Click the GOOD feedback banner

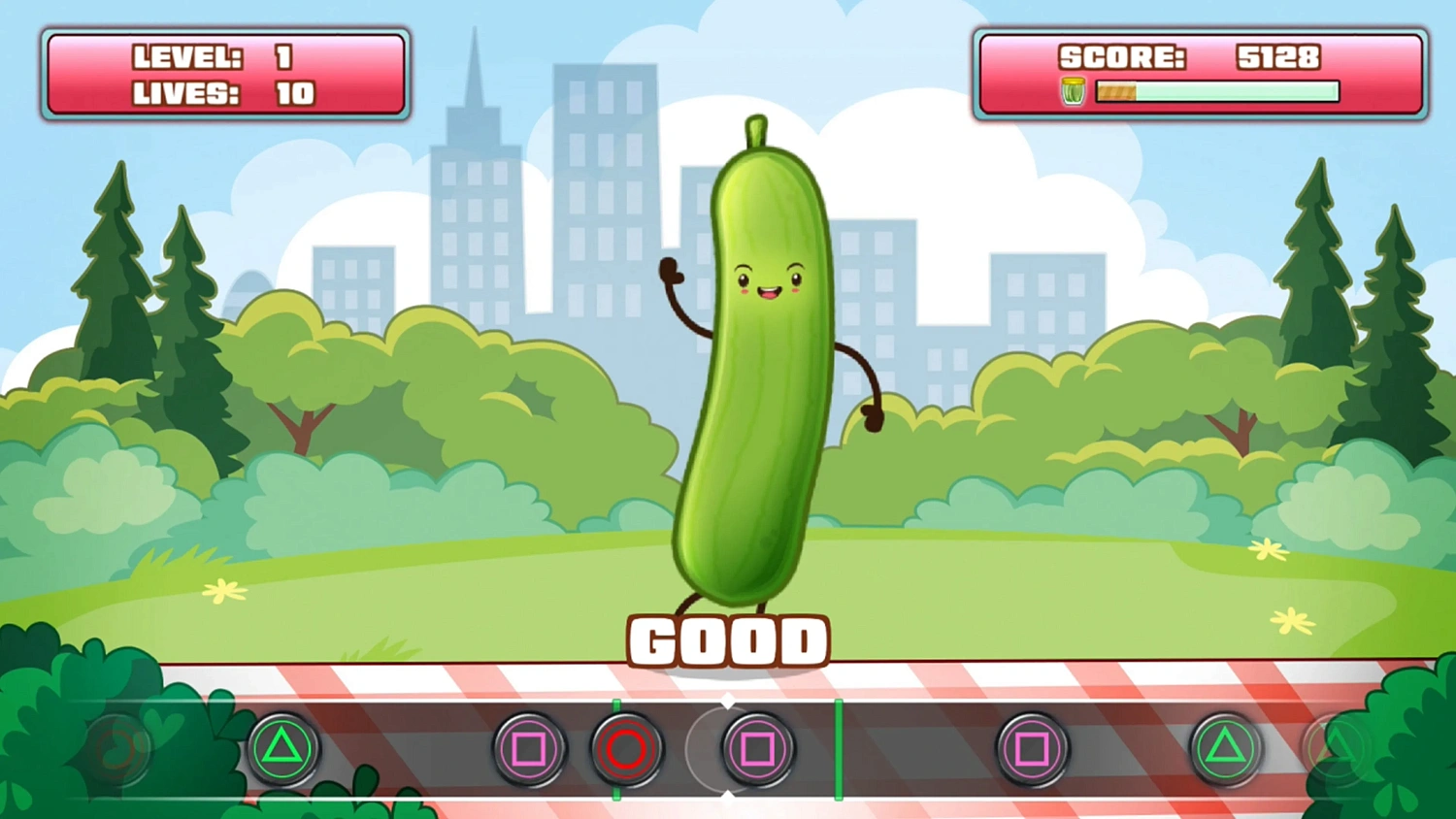coord(728,639)
